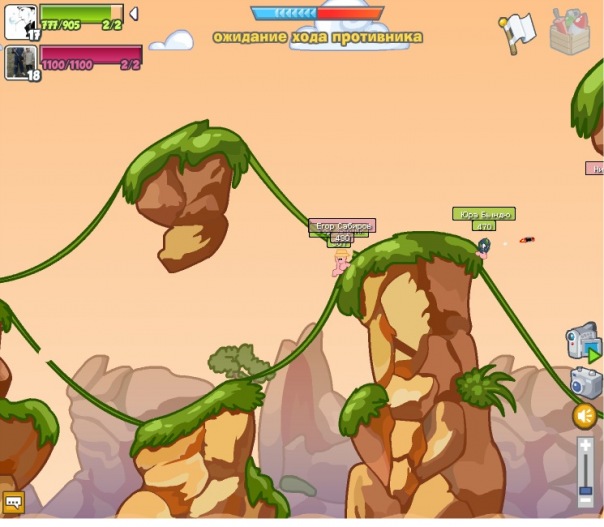Image resolution: width=604 pixels, height=527 pixels.
Task: Click the white surrender flag icon
Action: (x=520, y=32)
